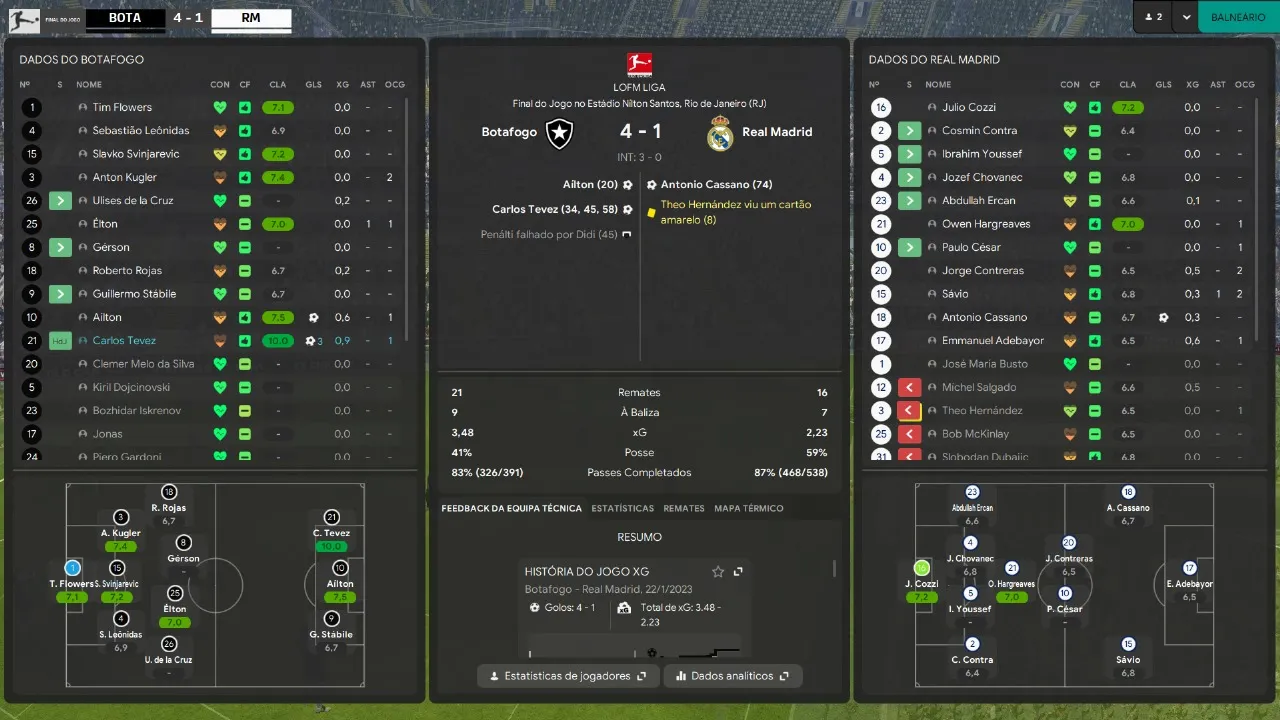1280x720 pixels.
Task: Click the Balneário button
Action: [1237, 17]
